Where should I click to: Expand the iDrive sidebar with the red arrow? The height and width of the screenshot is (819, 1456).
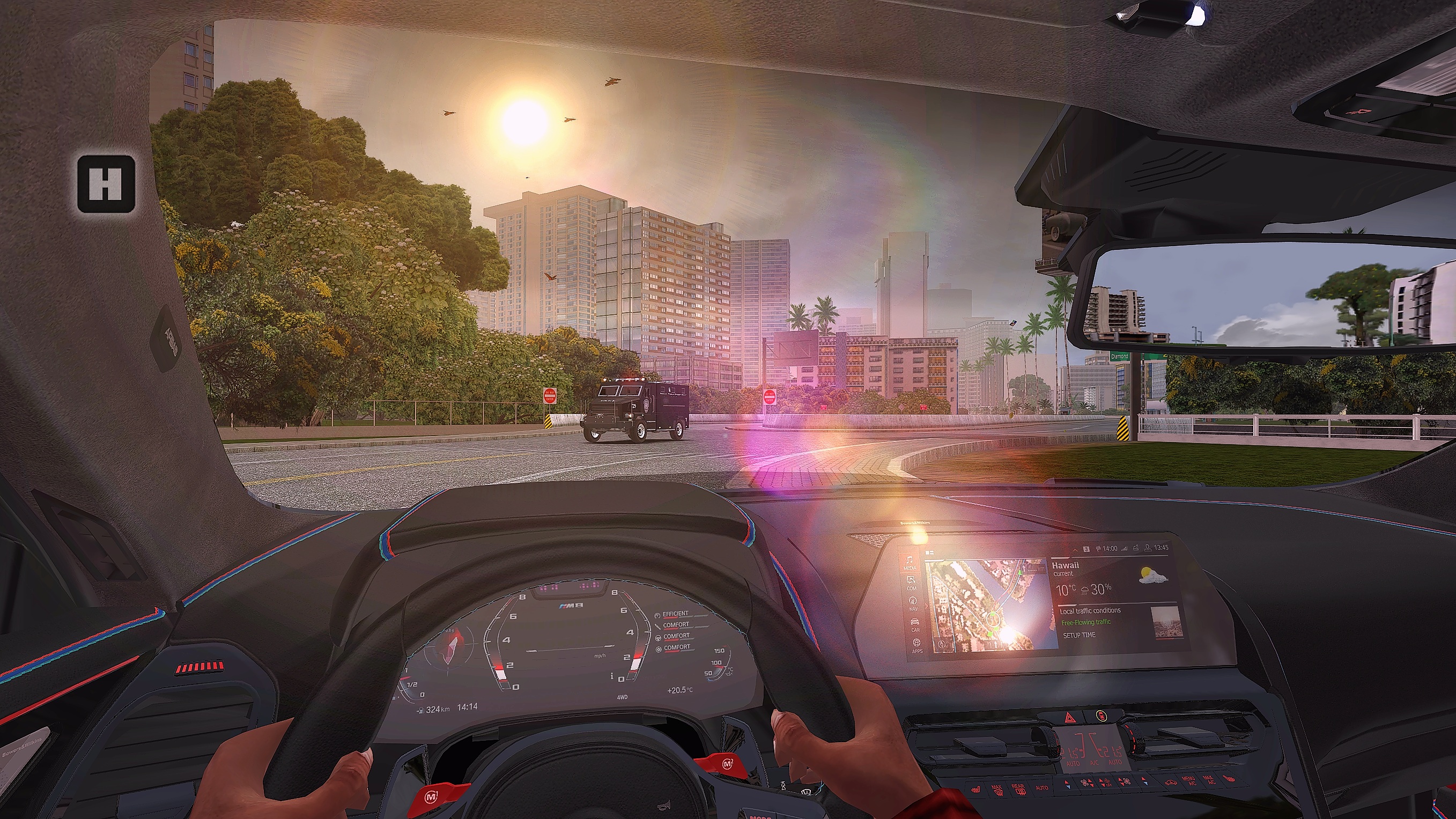tap(927, 607)
